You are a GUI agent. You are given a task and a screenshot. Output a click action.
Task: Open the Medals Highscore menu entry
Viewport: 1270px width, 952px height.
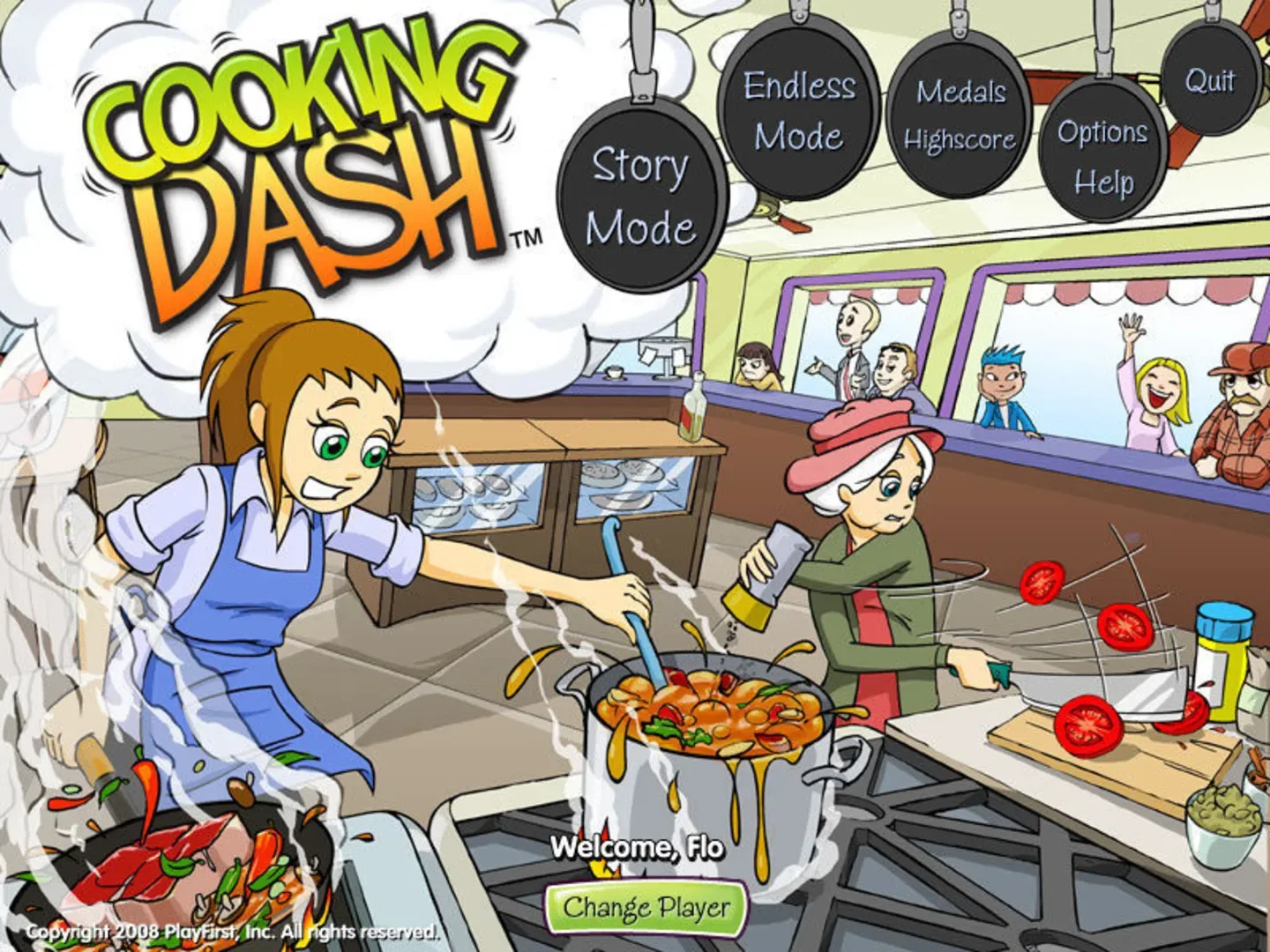click(x=960, y=115)
